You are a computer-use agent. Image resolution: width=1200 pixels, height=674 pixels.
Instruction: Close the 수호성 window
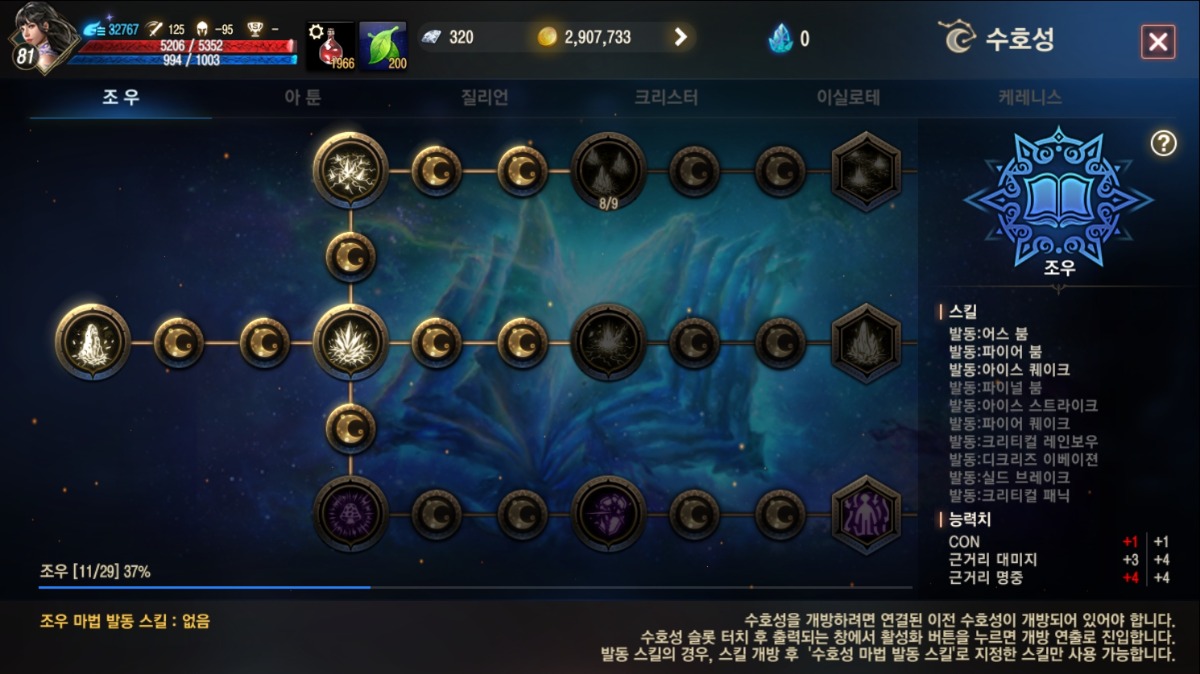tap(1157, 42)
